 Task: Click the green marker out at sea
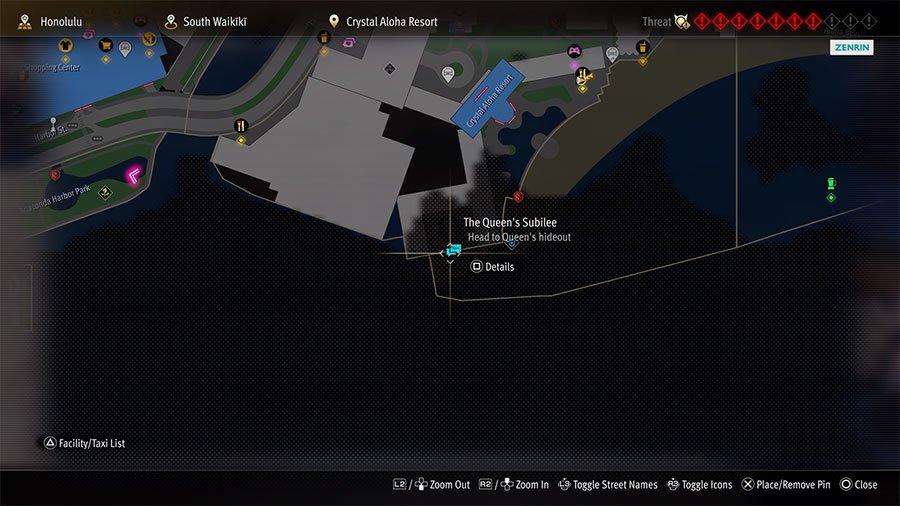830,184
